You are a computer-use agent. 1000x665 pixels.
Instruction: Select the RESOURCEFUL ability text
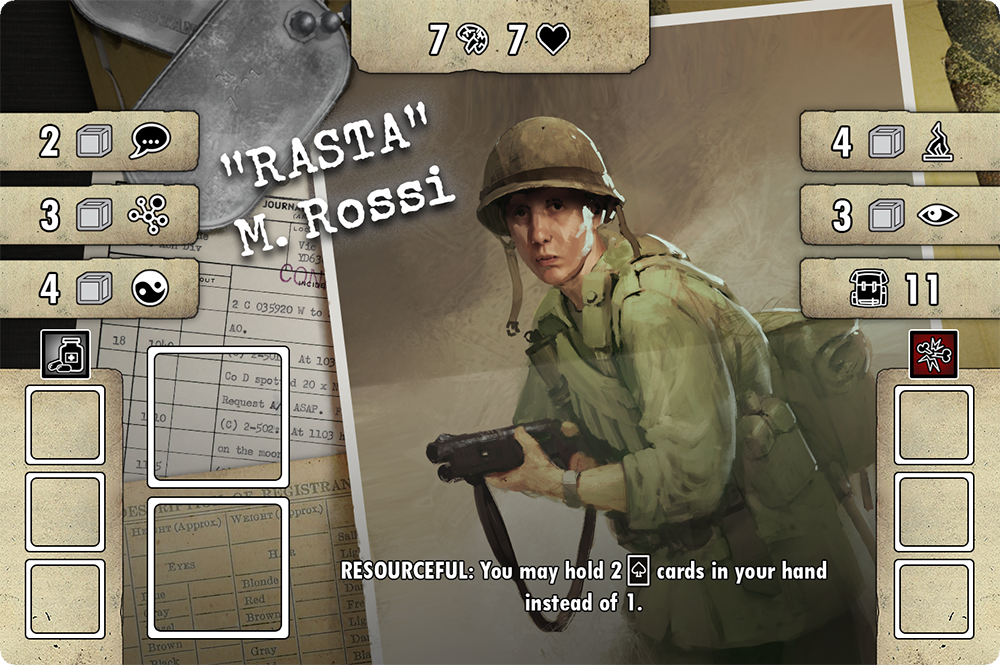point(583,586)
